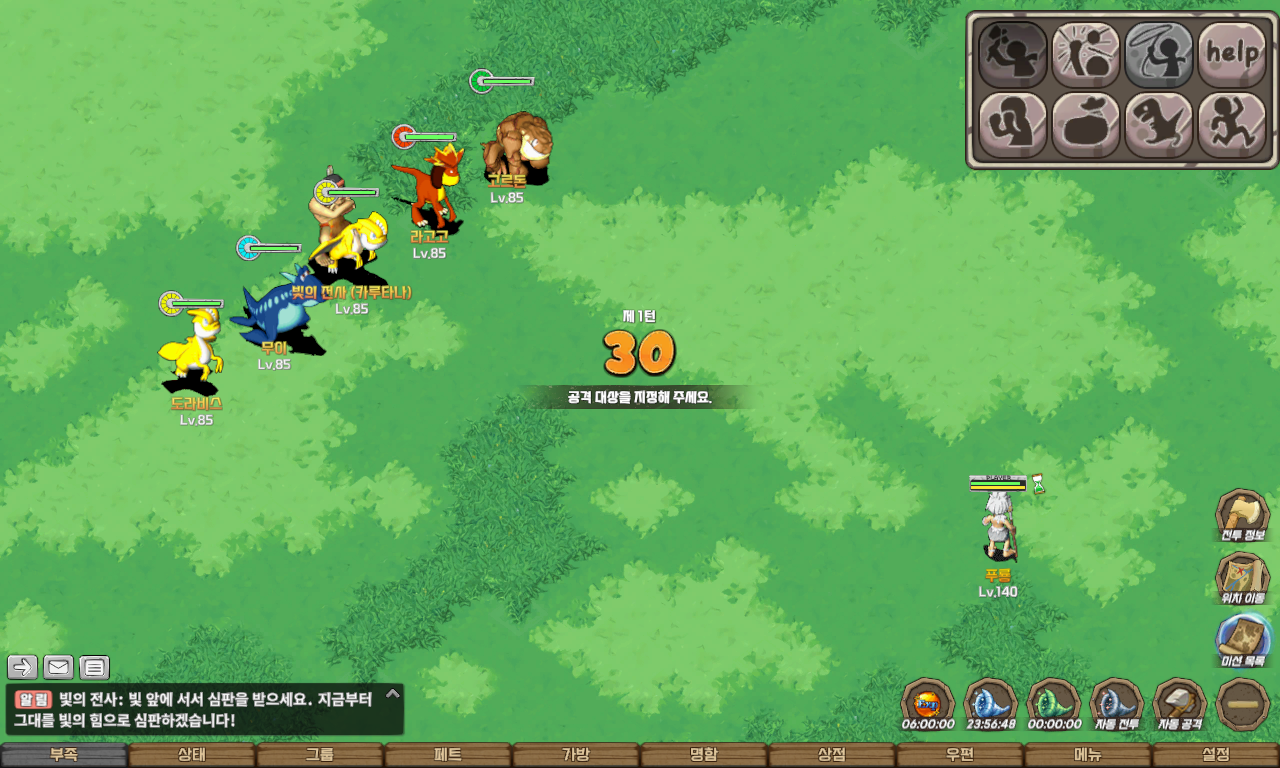Switch to the 페트 pet tab
The width and height of the screenshot is (1280, 768).
point(447,755)
